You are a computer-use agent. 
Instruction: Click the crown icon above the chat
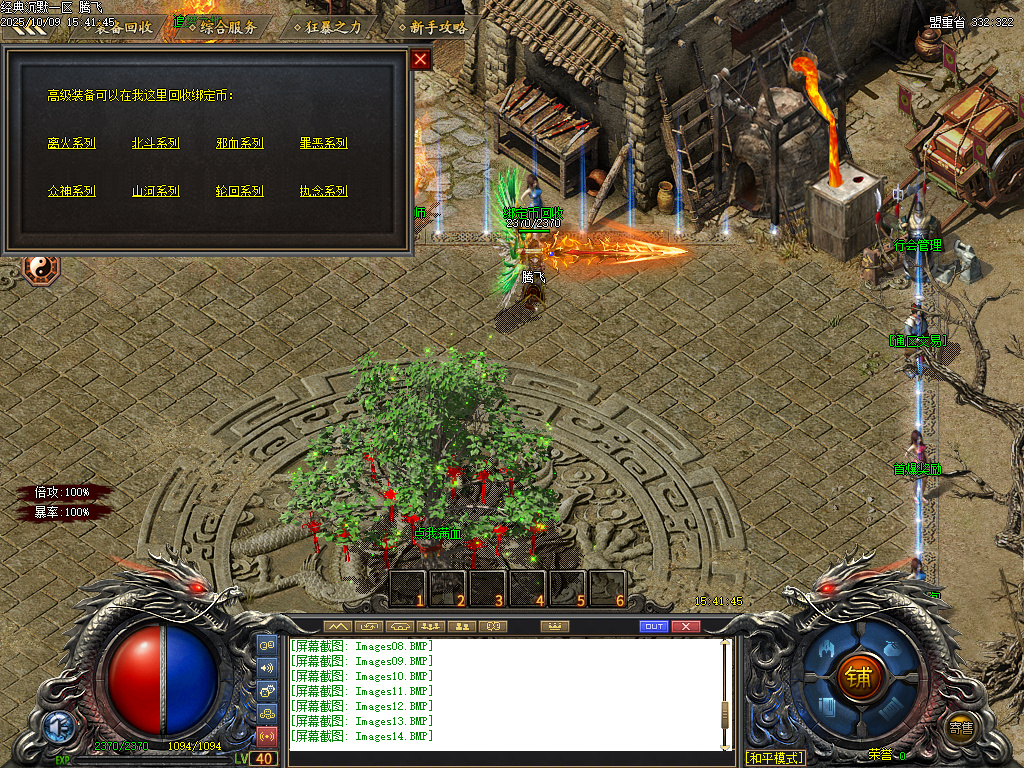554,626
